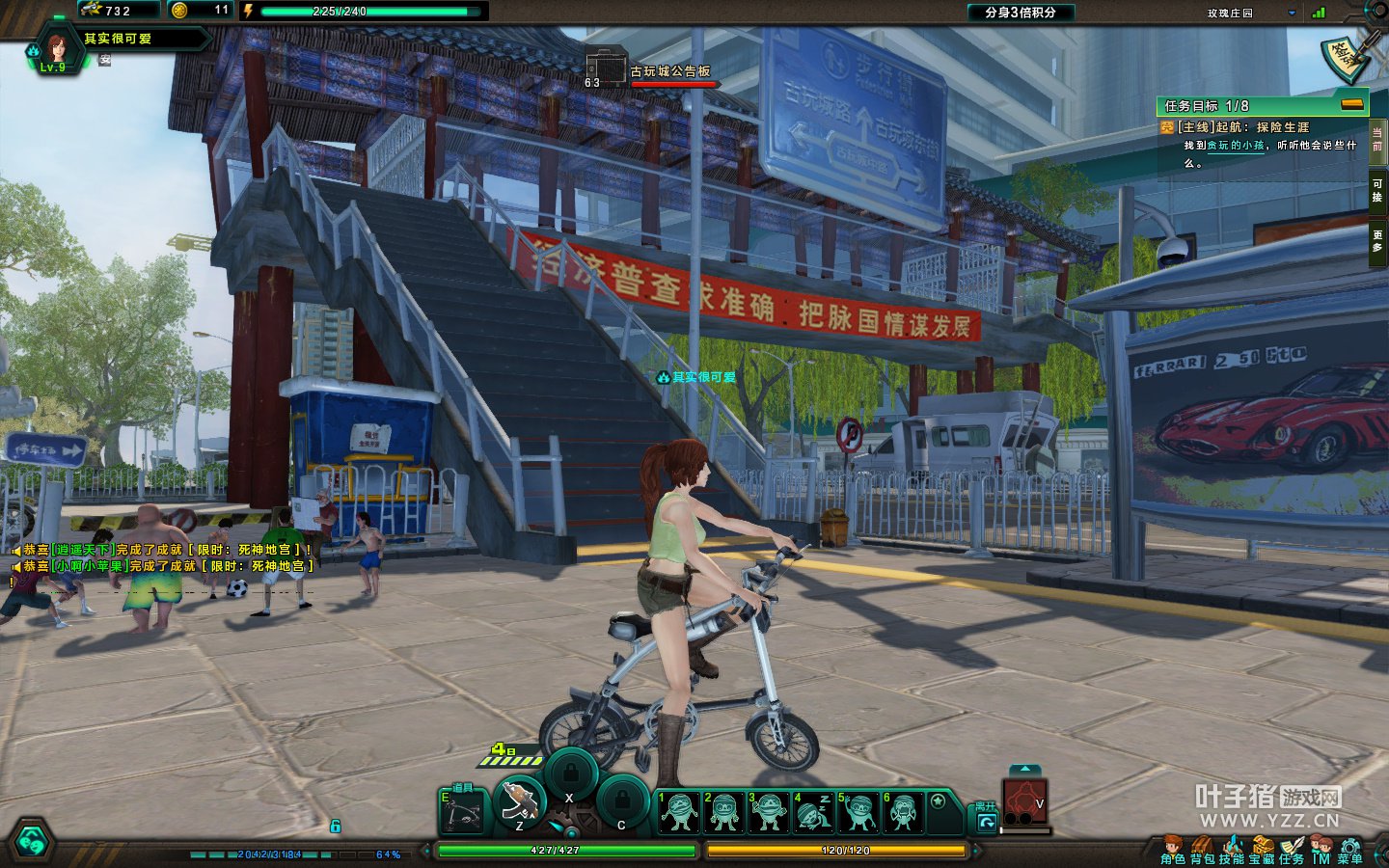Select the 分身3倍积分 event banner
Image resolution: width=1389 pixels, height=868 pixels.
click(x=1020, y=13)
